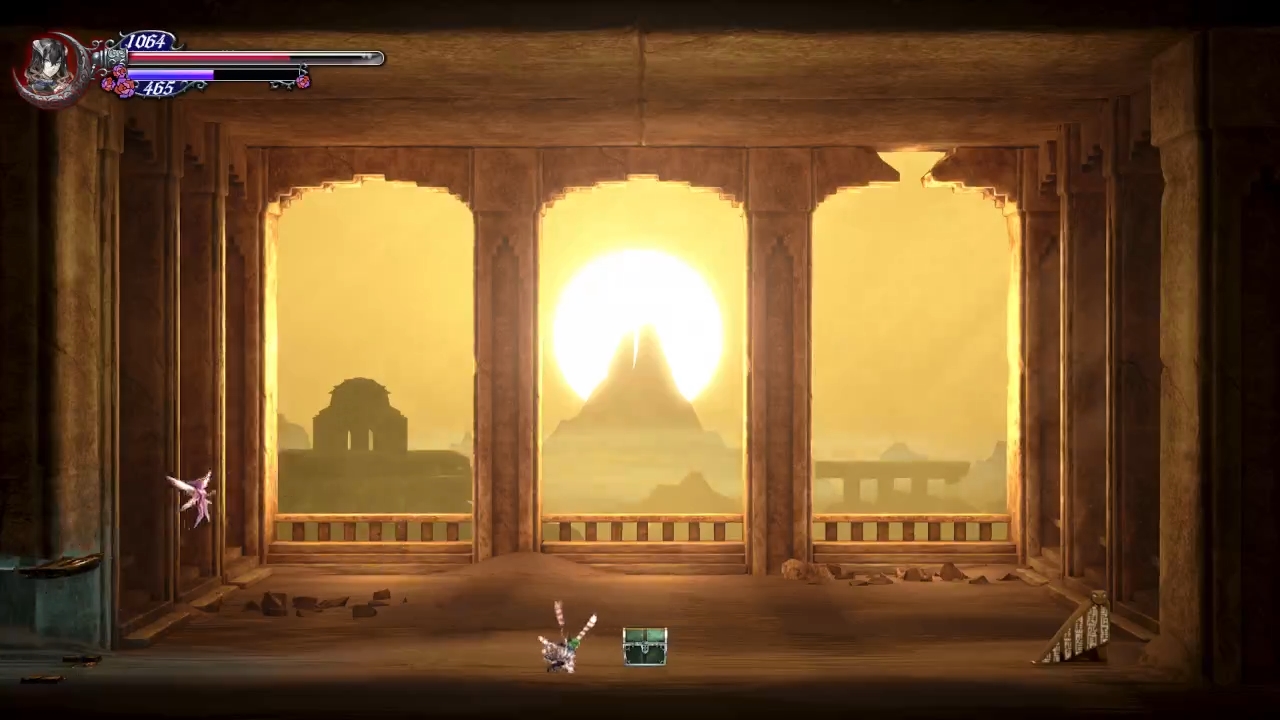Click Miriam's portrait in the HUD
1280x720 pixels.
[48, 62]
